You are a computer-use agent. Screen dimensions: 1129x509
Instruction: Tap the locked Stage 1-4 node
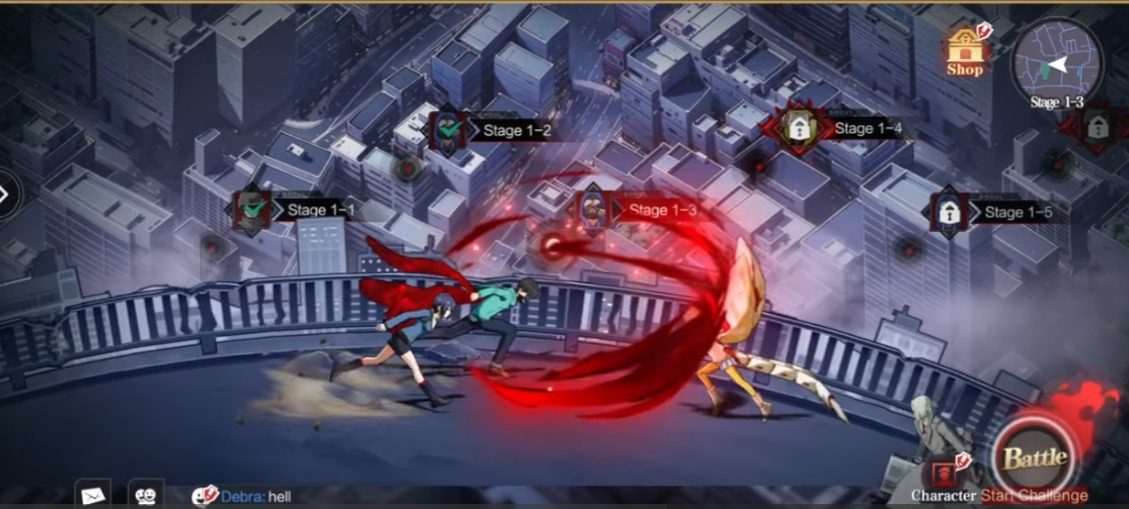pyautogui.click(x=797, y=128)
